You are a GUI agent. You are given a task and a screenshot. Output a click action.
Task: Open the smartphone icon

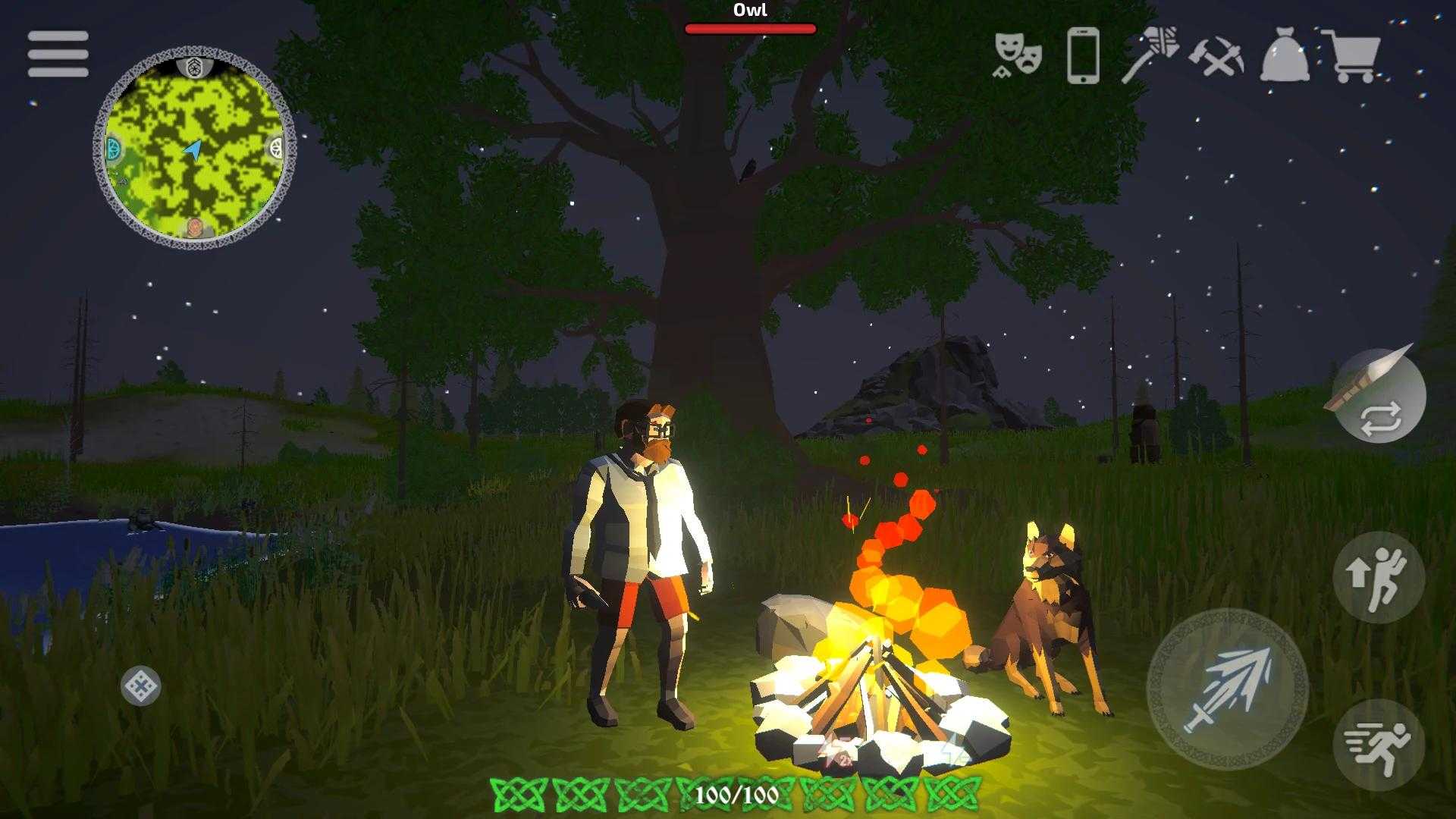tap(1083, 55)
